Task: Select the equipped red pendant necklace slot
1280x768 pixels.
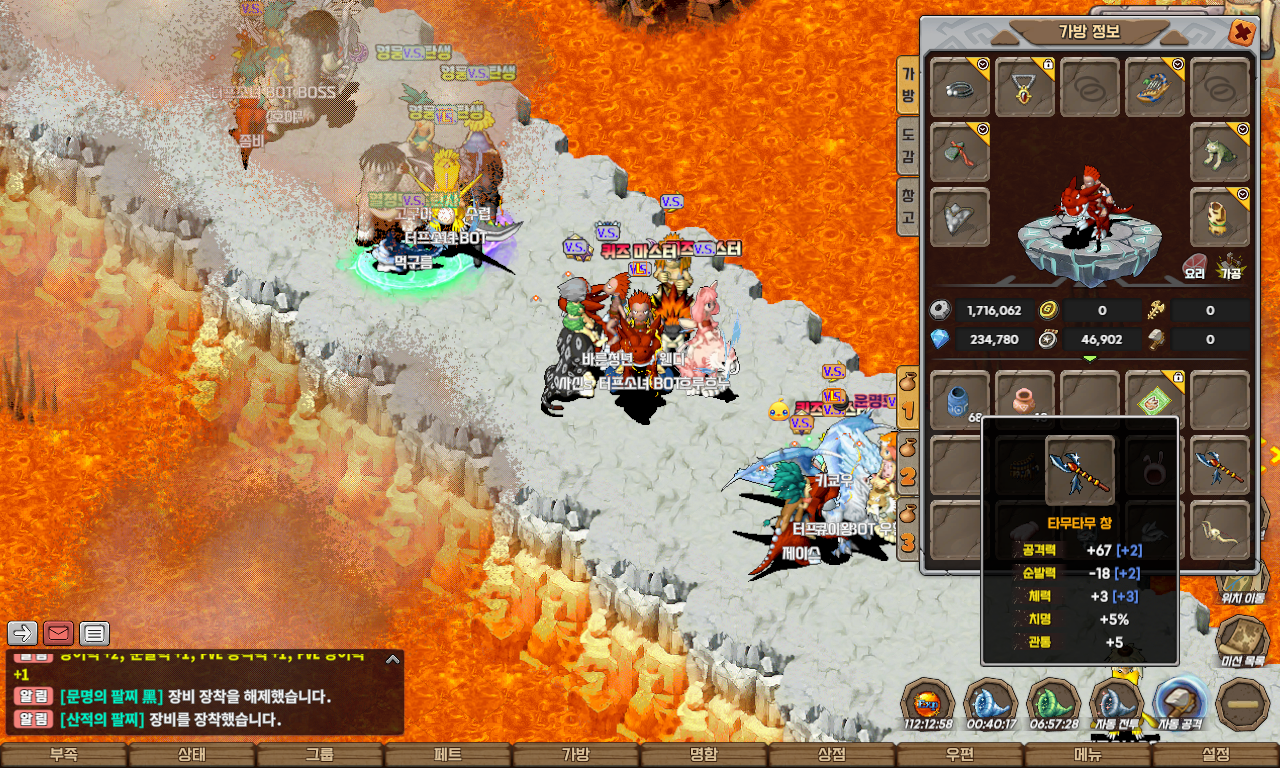Action: (1025, 87)
